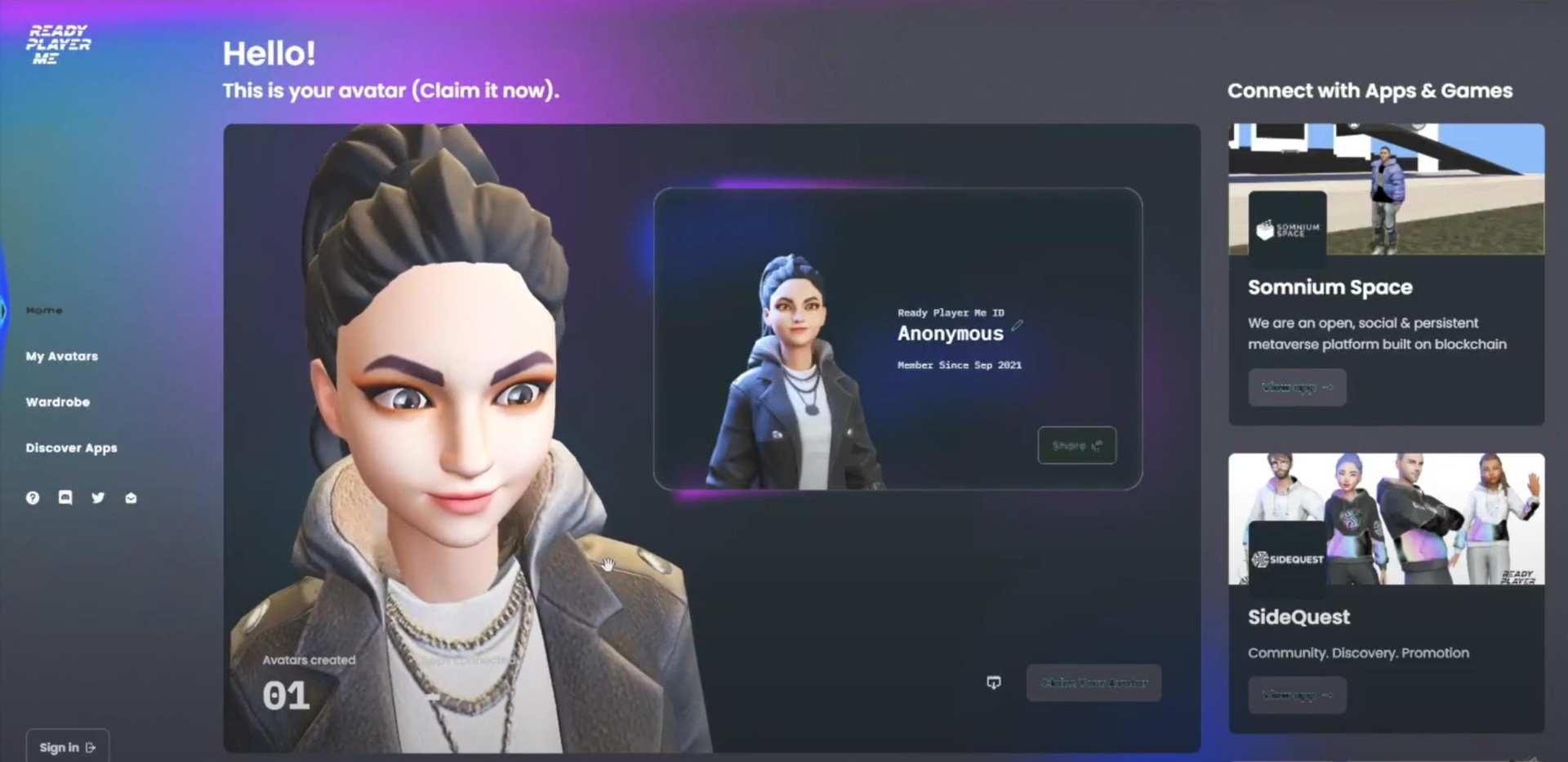Open the Discord link icon
The height and width of the screenshot is (762, 1568).
(65, 497)
